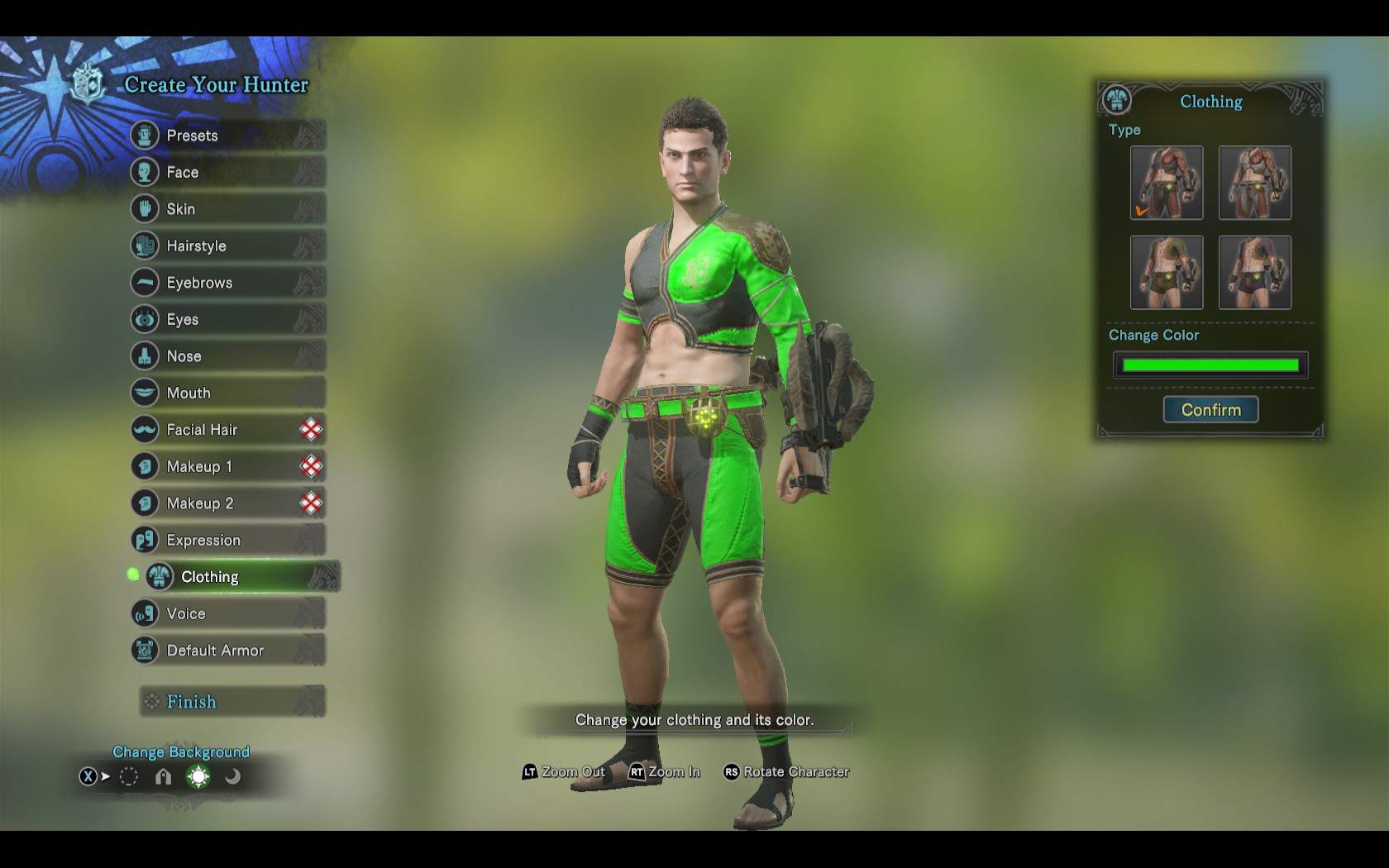The width and height of the screenshot is (1389, 868).
Task: Open the Voice settings
Action: pos(227,613)
